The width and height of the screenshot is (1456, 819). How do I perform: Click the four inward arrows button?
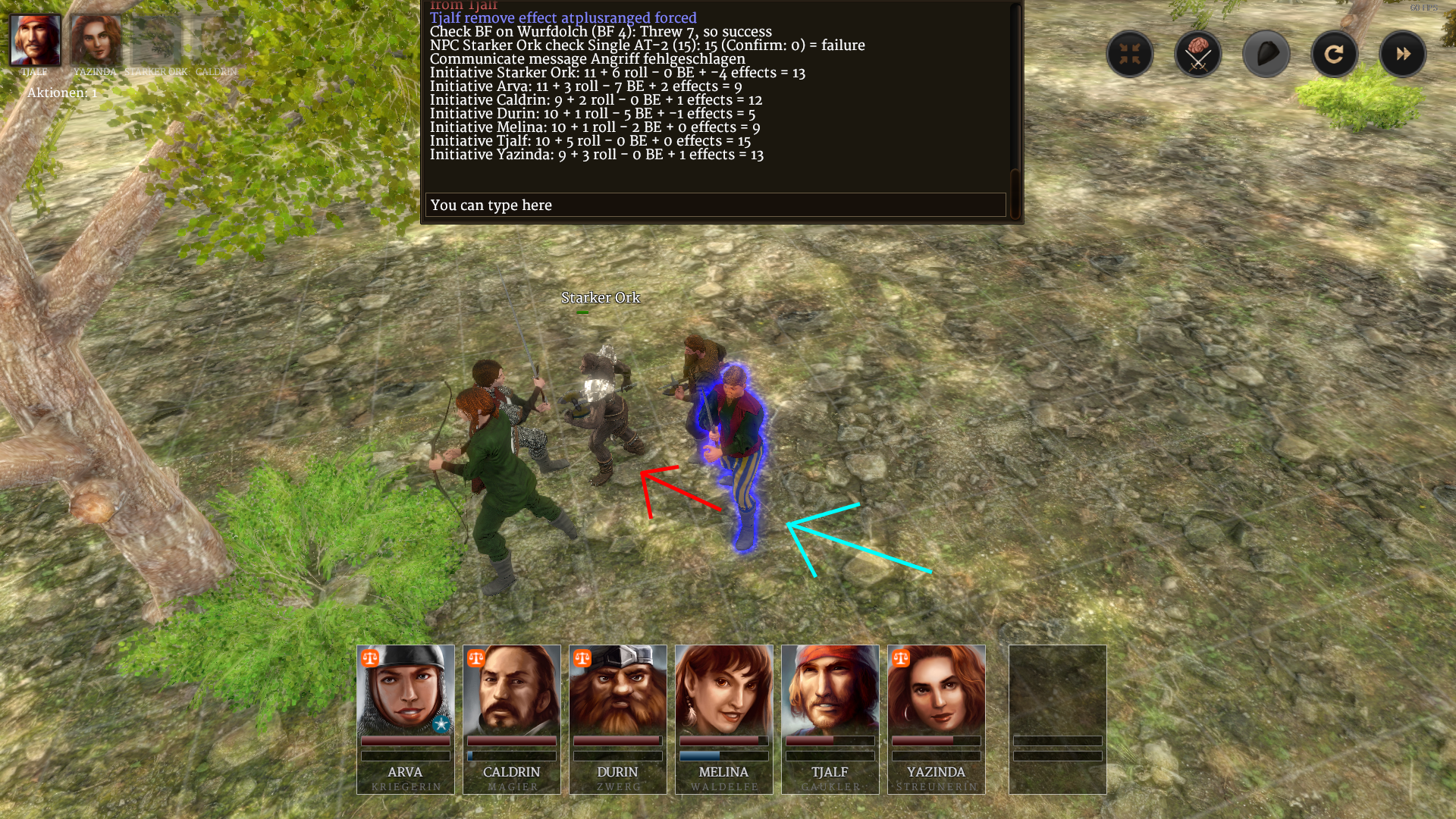point(1129,54)
